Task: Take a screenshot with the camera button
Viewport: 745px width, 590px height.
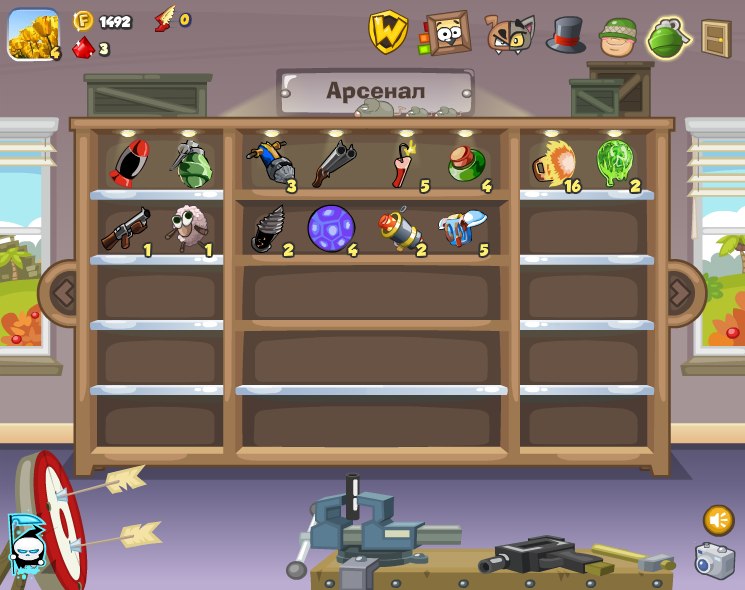Action: 714,560
